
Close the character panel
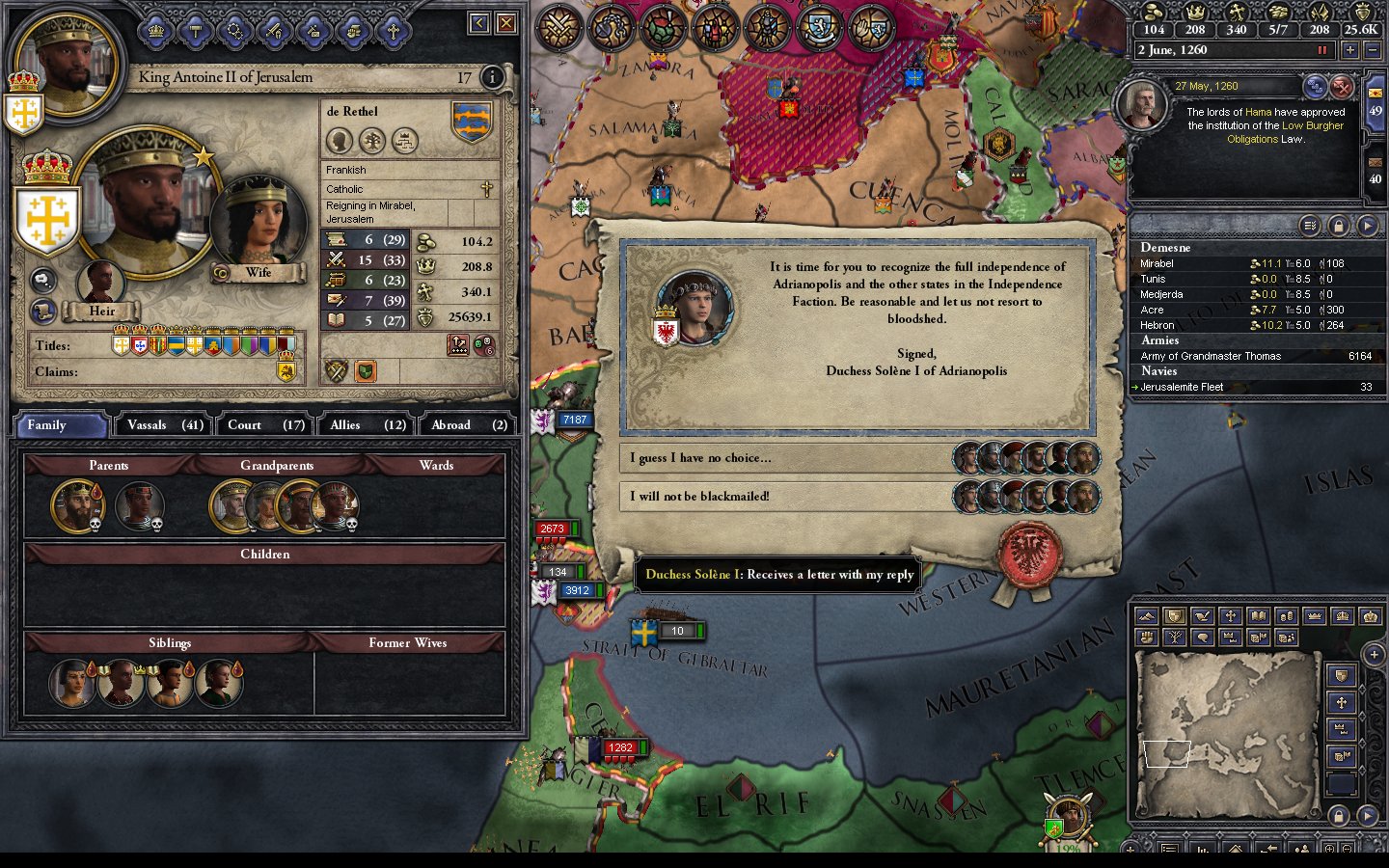[x=505, y=23]
